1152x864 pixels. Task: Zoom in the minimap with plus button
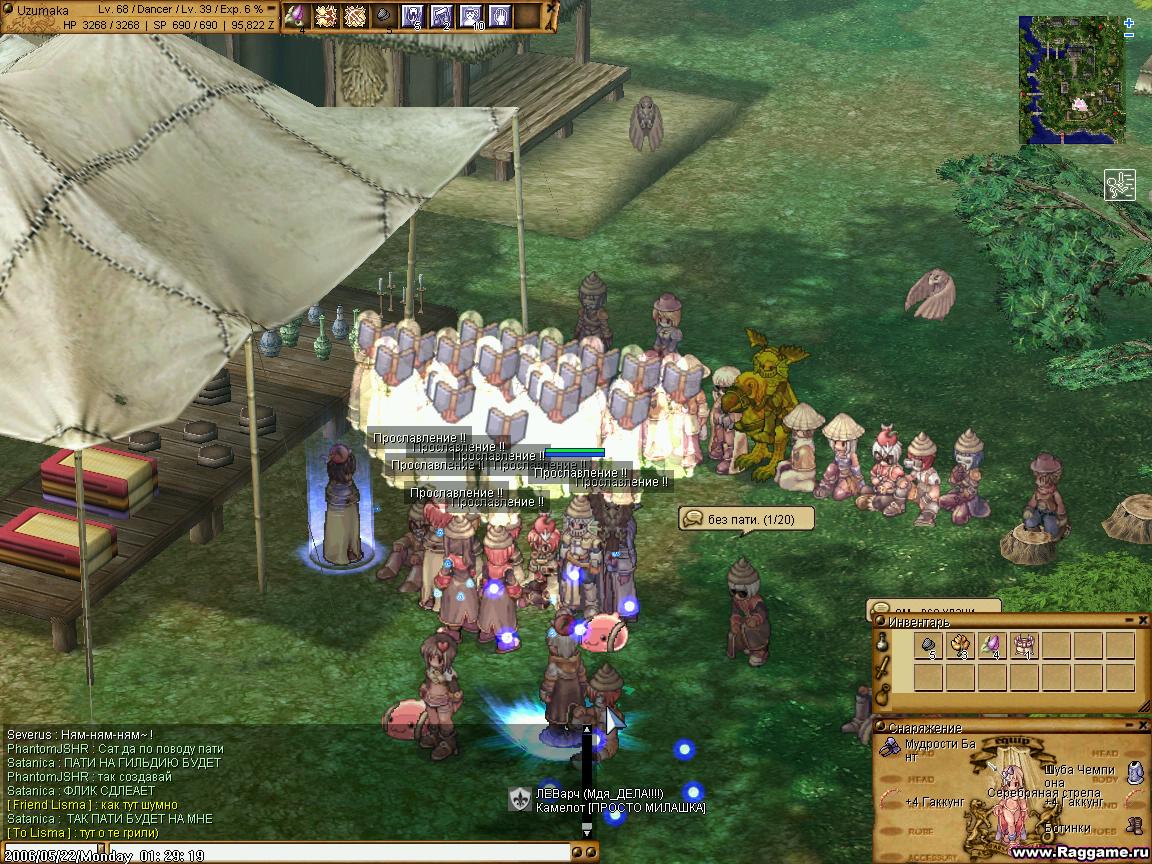(1129, 22)
